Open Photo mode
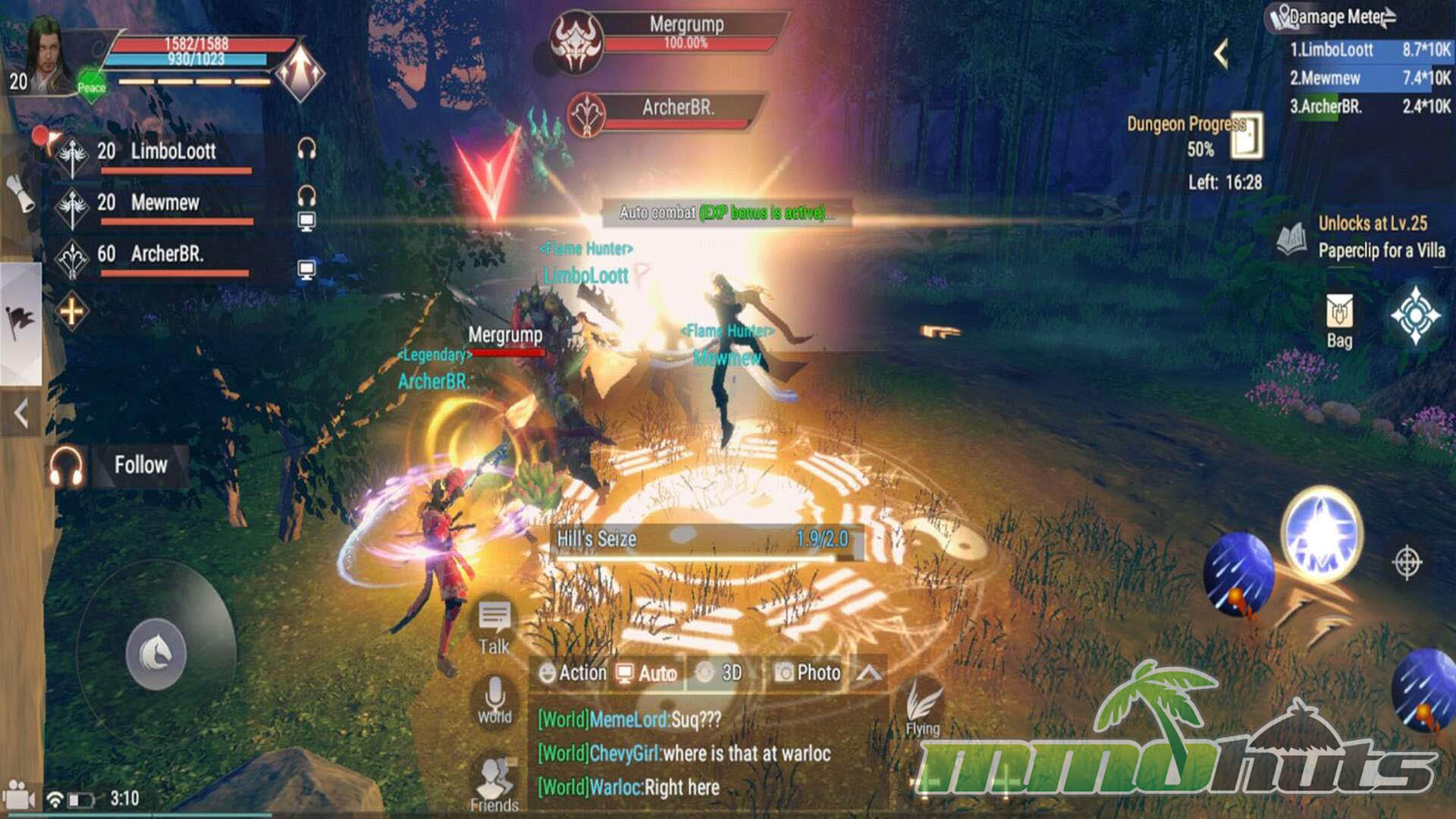Image resolution: width=1456 pixels, height=819 pixels. (808, 673)
